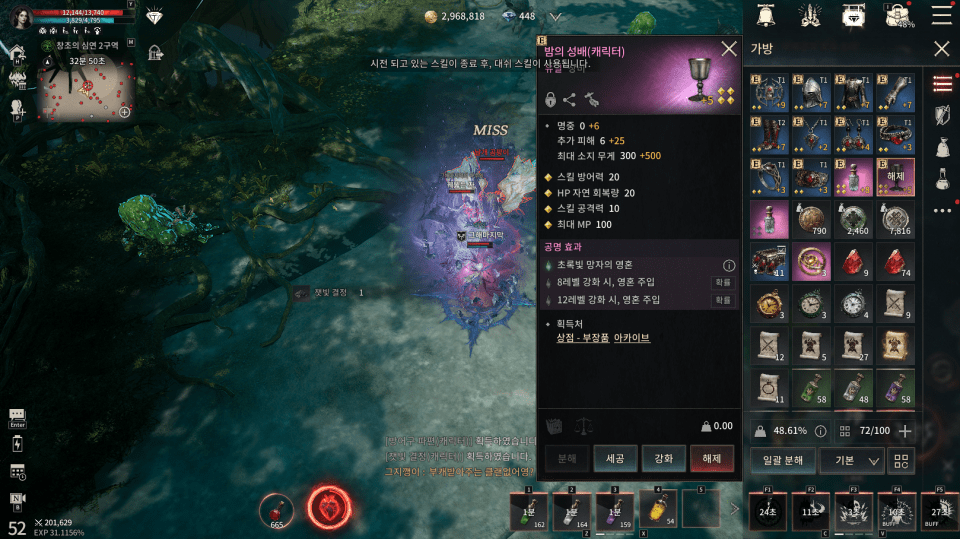Image resolution: width=960 pixels, height=539 pixels.
Task: Click the 세공 refine button
Action: coord(615,458)
